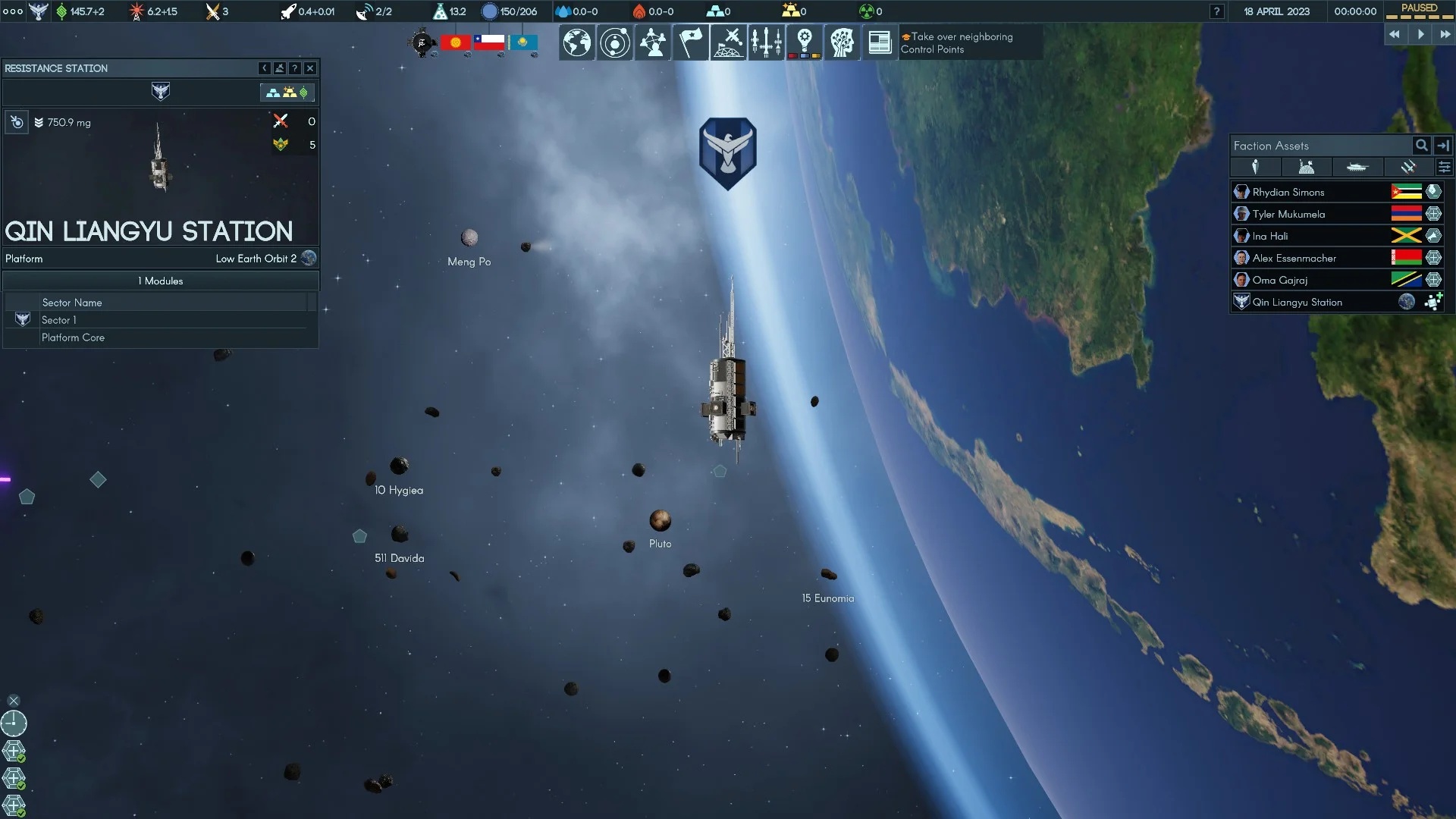Close the Resistance Station panel
This screenshot has height=819, width=1456.
(x=310, y=68)
